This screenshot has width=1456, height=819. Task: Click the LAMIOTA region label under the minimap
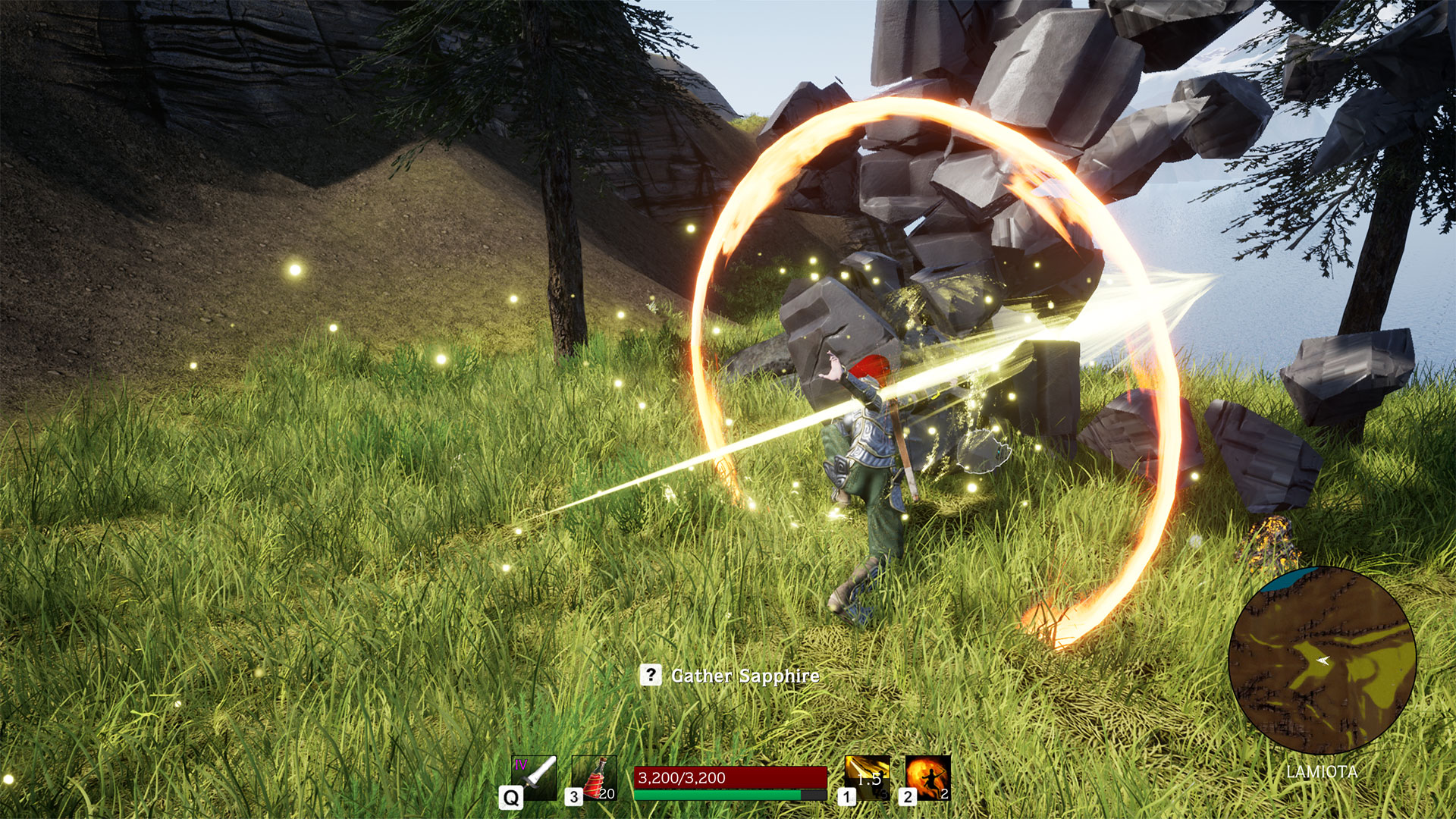[1321, 772]
